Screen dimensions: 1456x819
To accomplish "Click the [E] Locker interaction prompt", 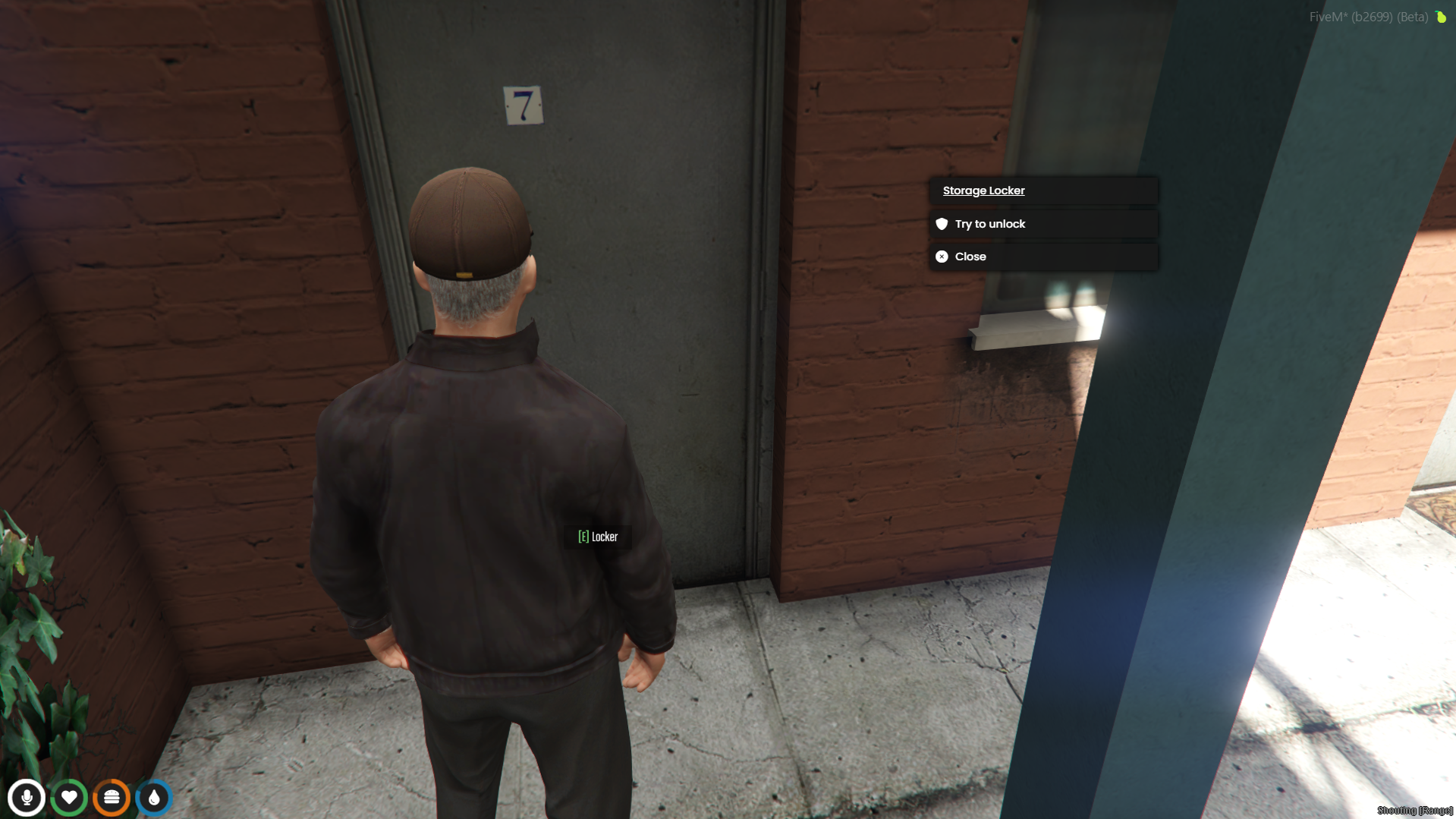I will point(598,537).
